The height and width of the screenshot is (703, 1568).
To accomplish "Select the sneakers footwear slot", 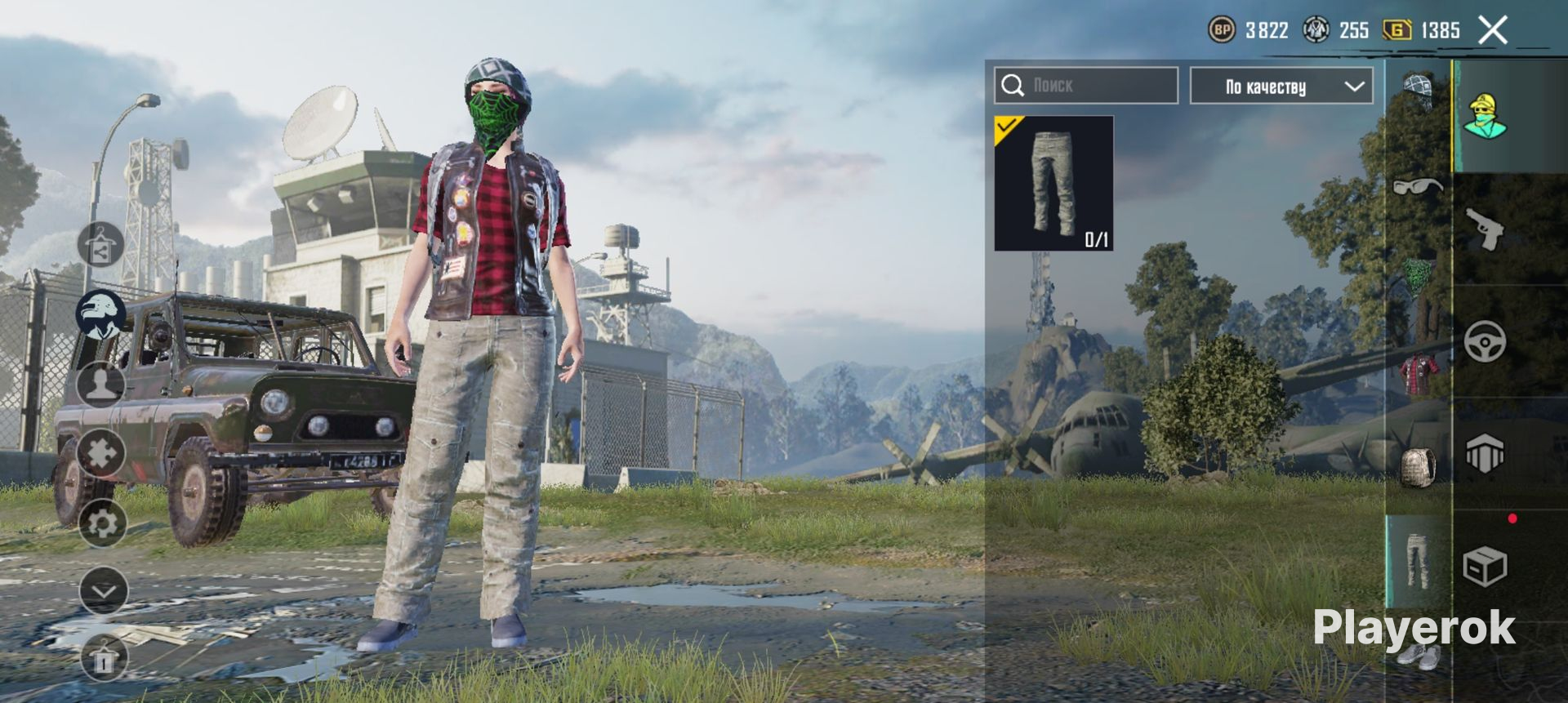I will (1419, 655).
